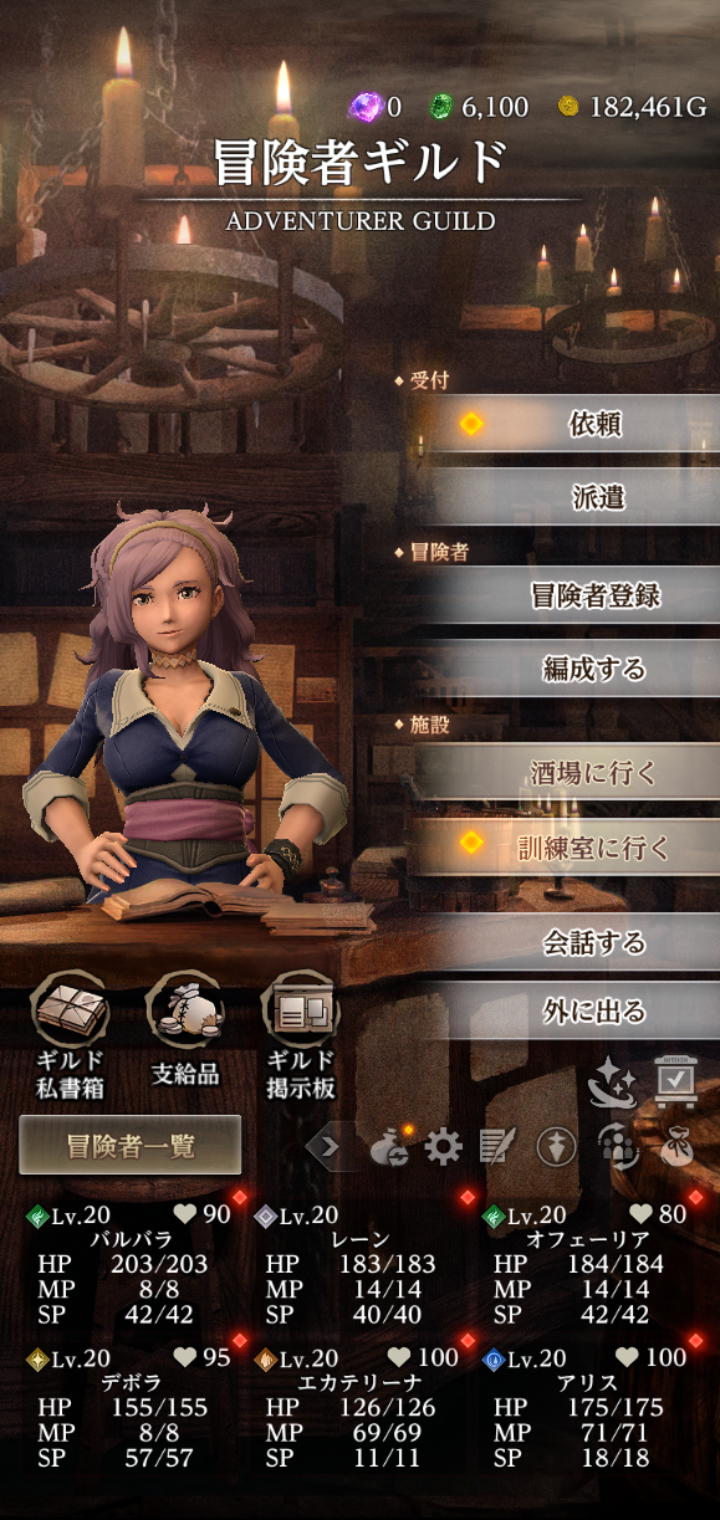Select party member バルバラ's status panel
This screenshot has width=720, height=1520.
(x=130, y=1265)
